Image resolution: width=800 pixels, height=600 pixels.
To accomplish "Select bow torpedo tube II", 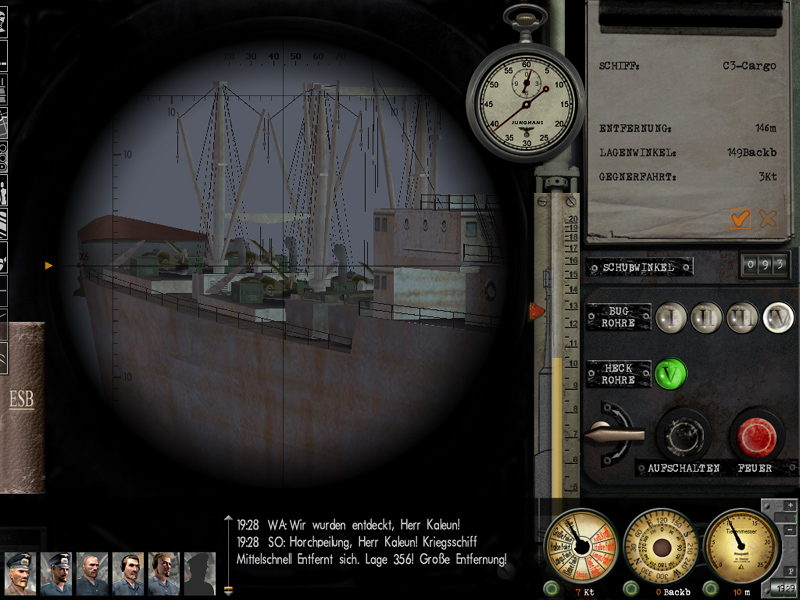I will coord(709,318).
